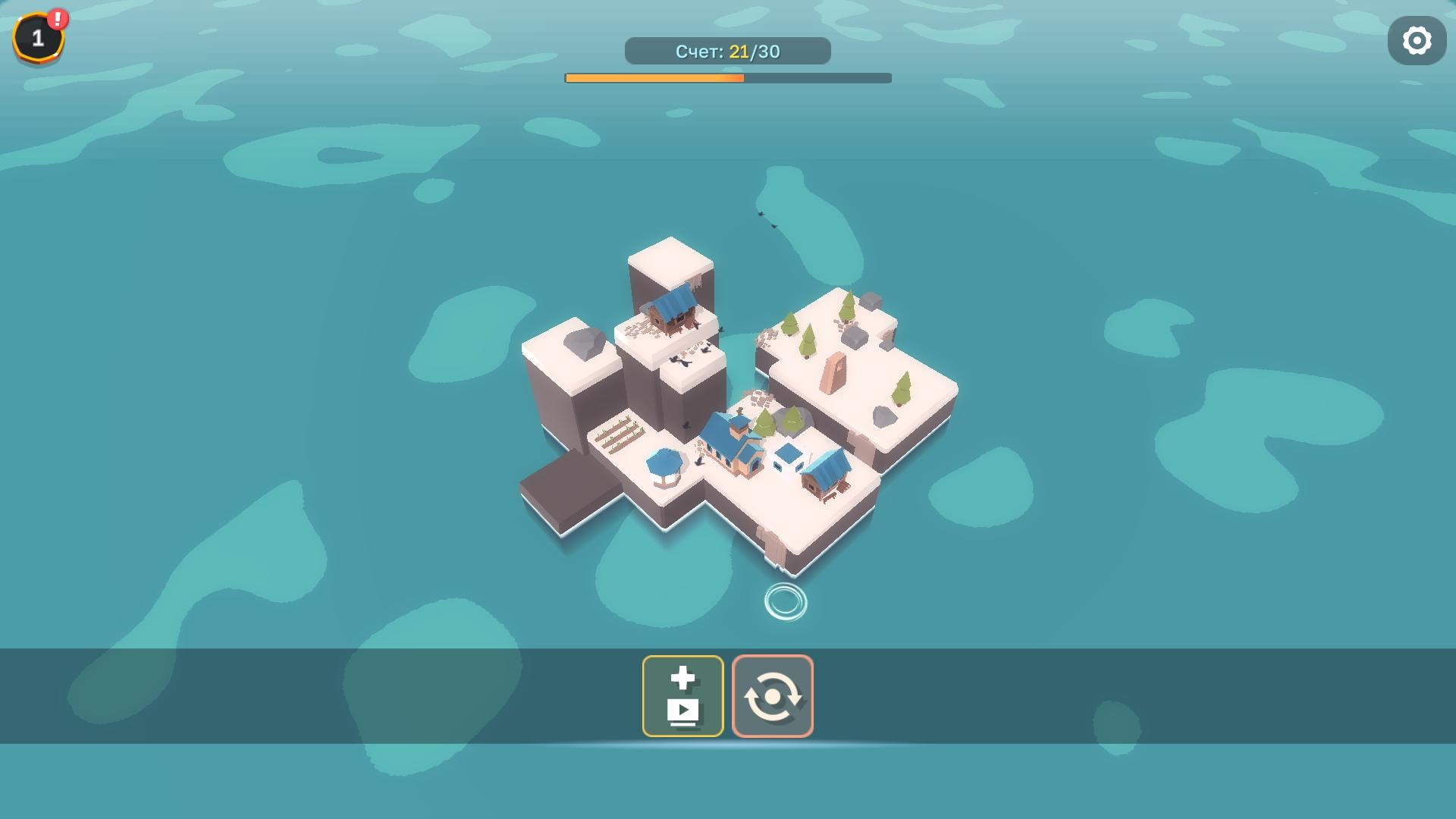
Task: Open the settings gear menu
Action: click(x=1417, y=40)
